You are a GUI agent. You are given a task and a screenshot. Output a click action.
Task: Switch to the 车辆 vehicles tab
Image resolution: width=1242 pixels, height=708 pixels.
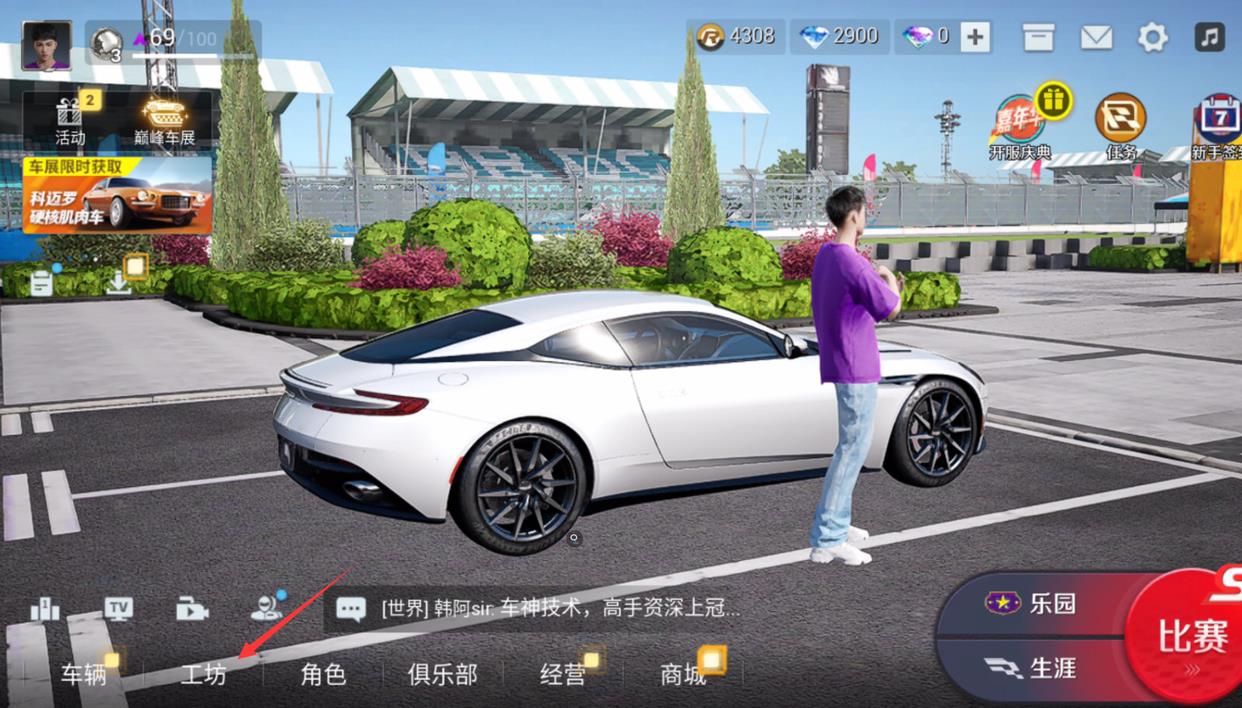84,674
